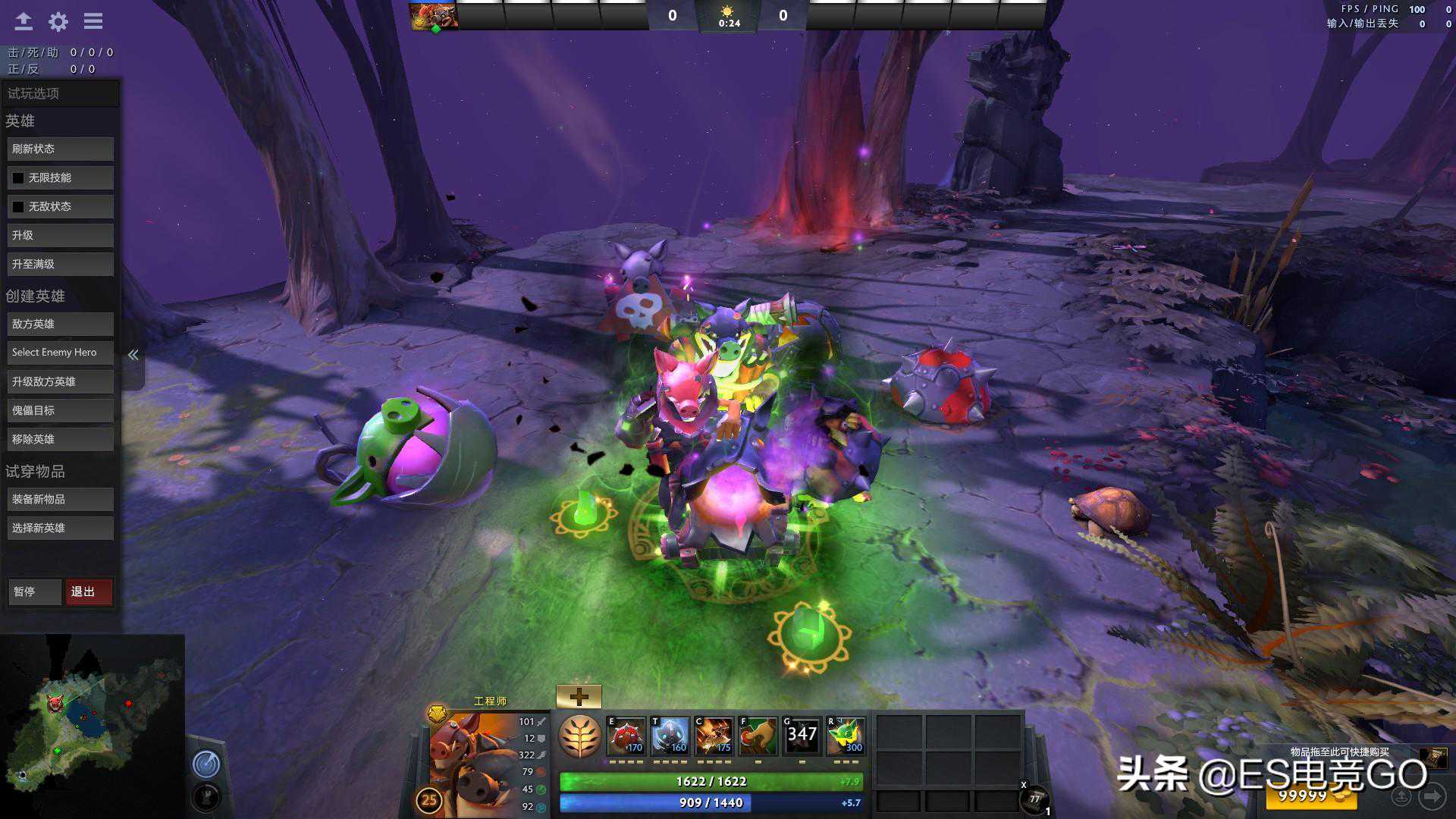Spawn an enemy hero with 敌方英雄
The width and height of the screenshot is (1456, 819).
pyautogui.click(x=61, y=325)
